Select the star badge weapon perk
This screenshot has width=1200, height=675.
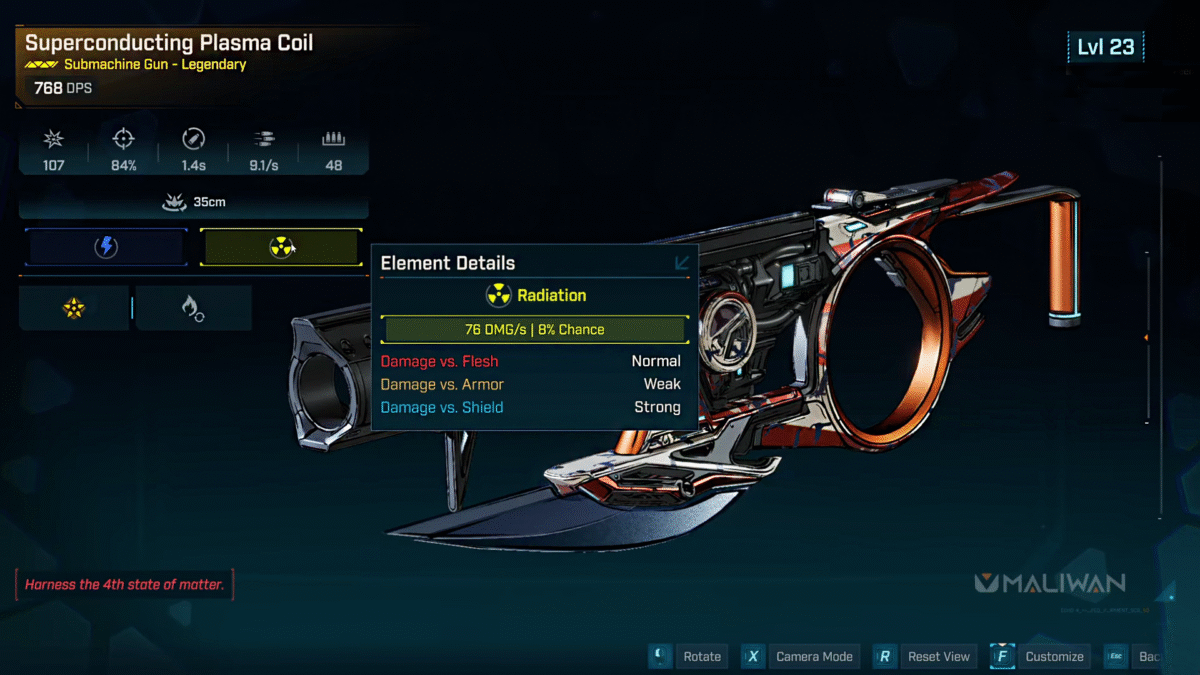[x=74, y=308]
